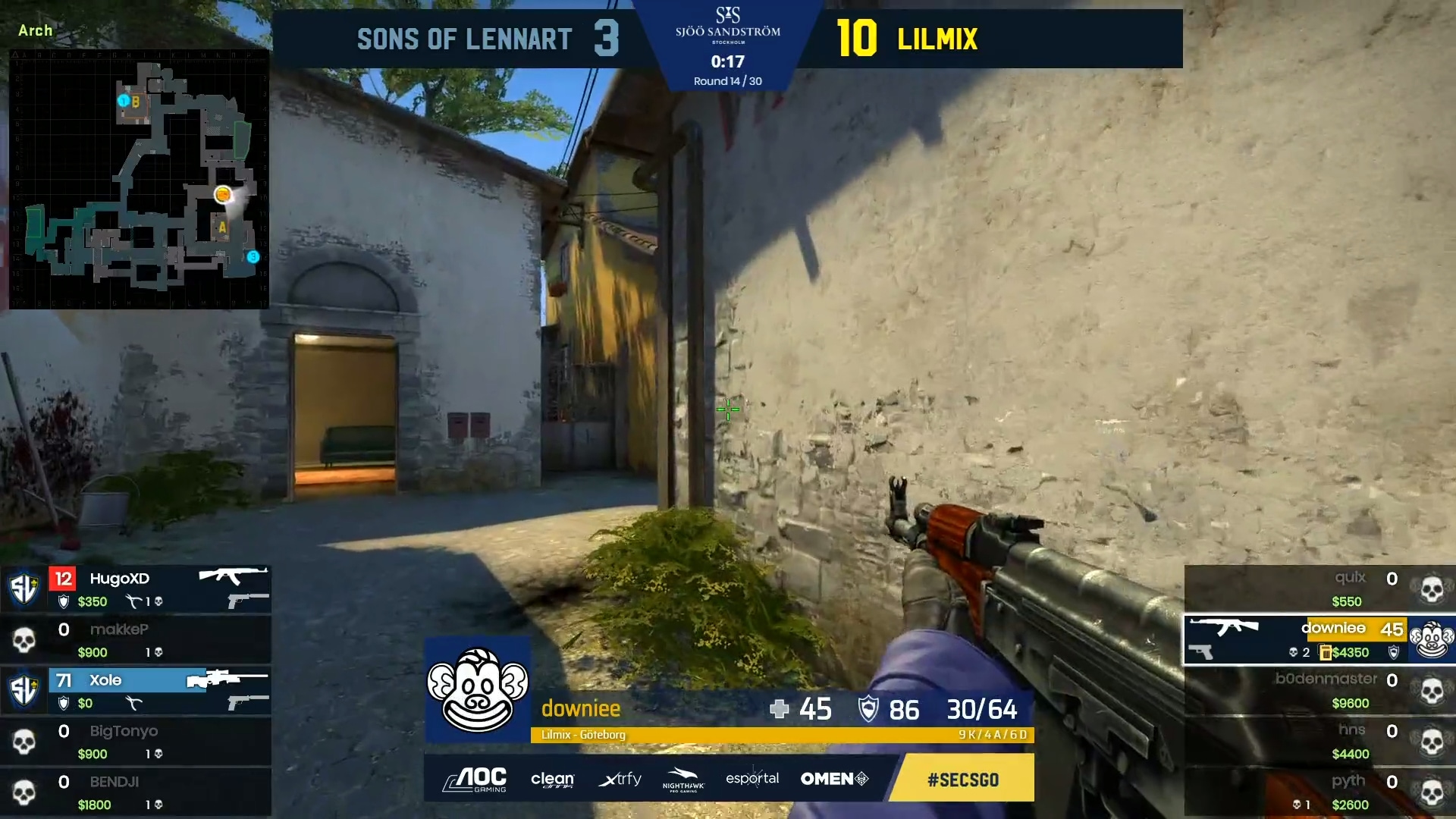The image size is (1456, 819).
Task: Select pyth's player row
Action: click(1319, 792)
